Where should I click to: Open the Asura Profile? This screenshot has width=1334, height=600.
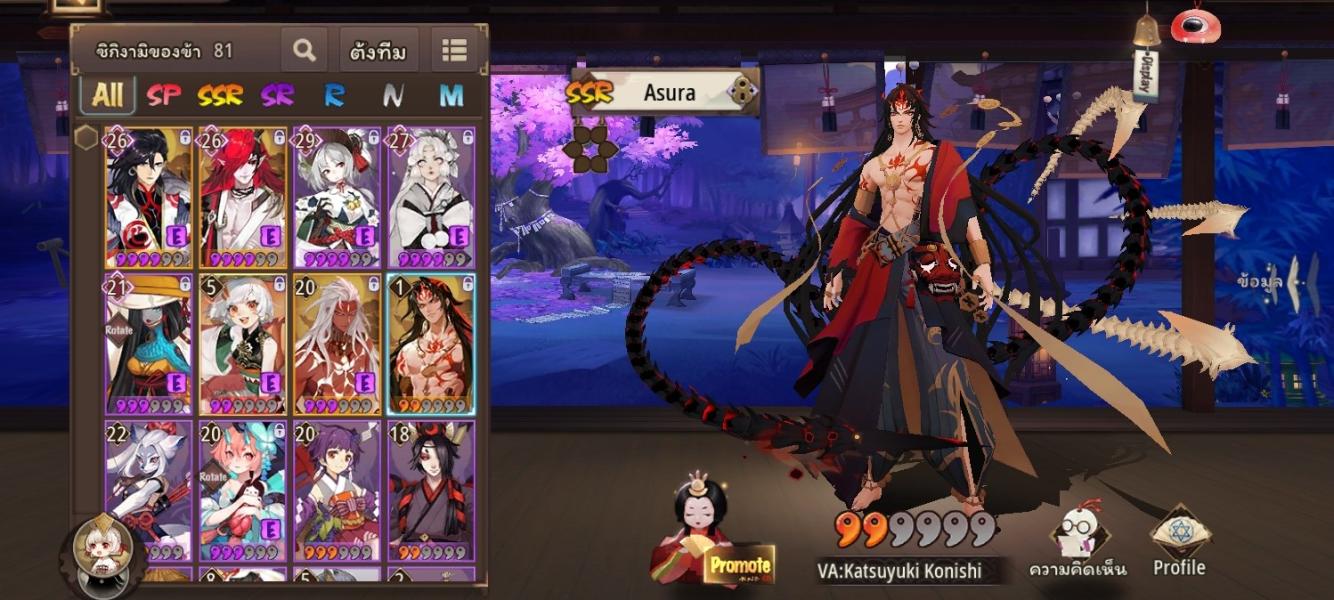tap(1180, 545)
